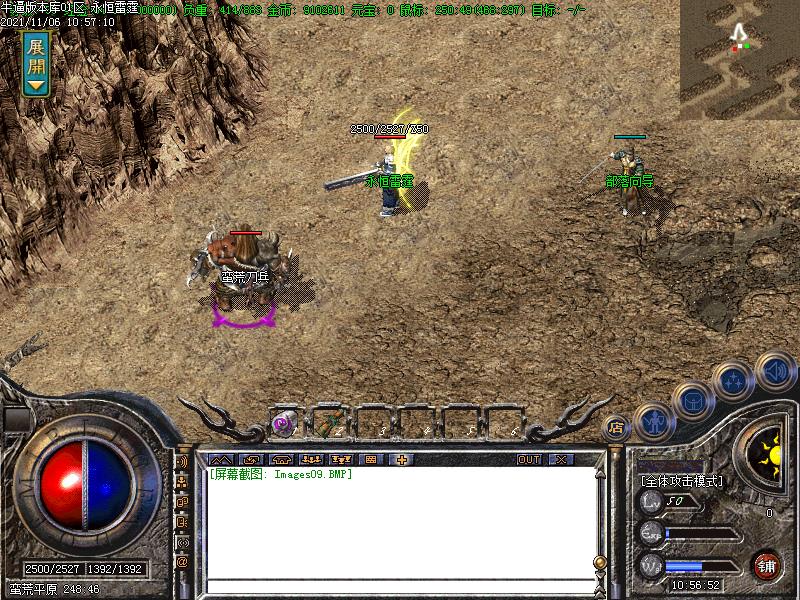Open the 店 shop button
This screenshot has width=800, height=600.
tap(614, 427)
